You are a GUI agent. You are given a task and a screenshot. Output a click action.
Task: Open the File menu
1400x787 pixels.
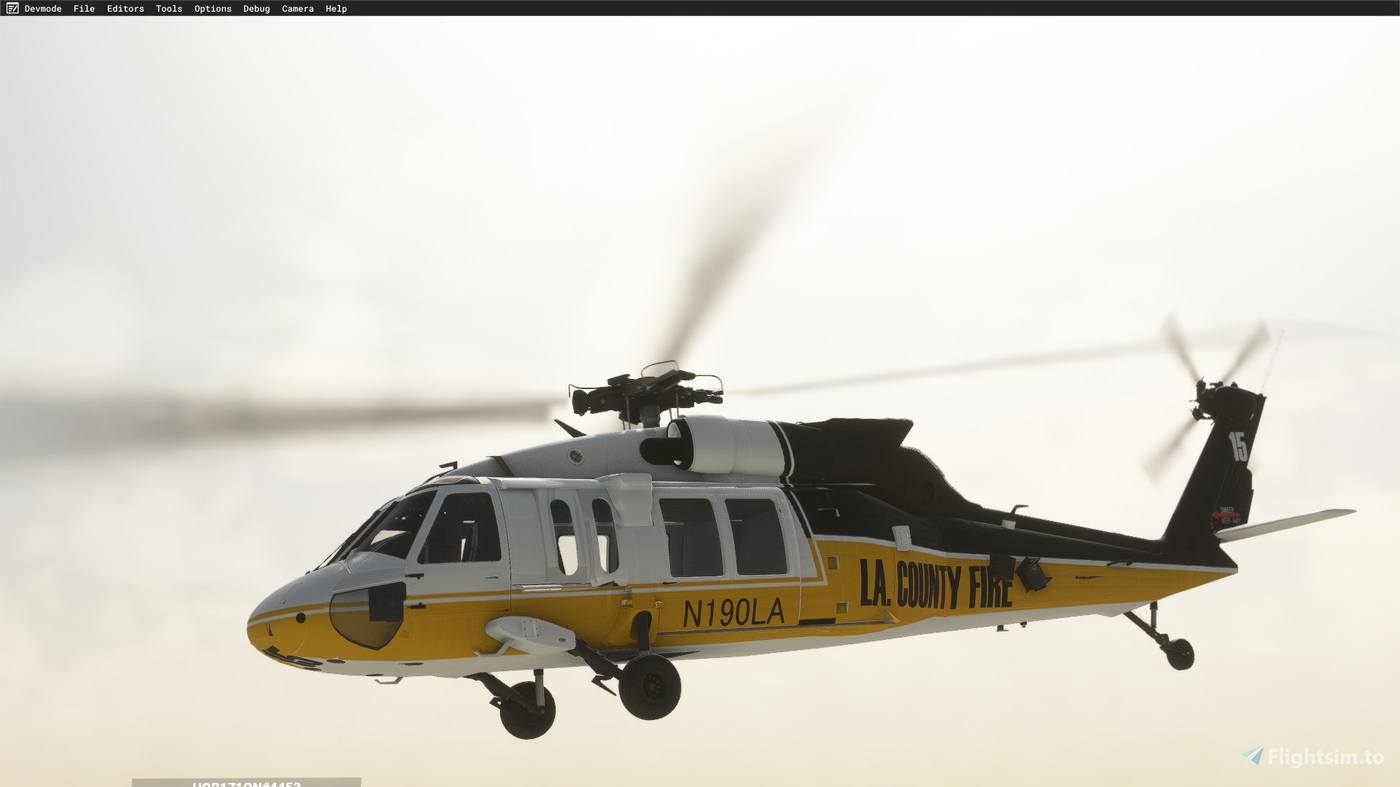tap(82, 7)
